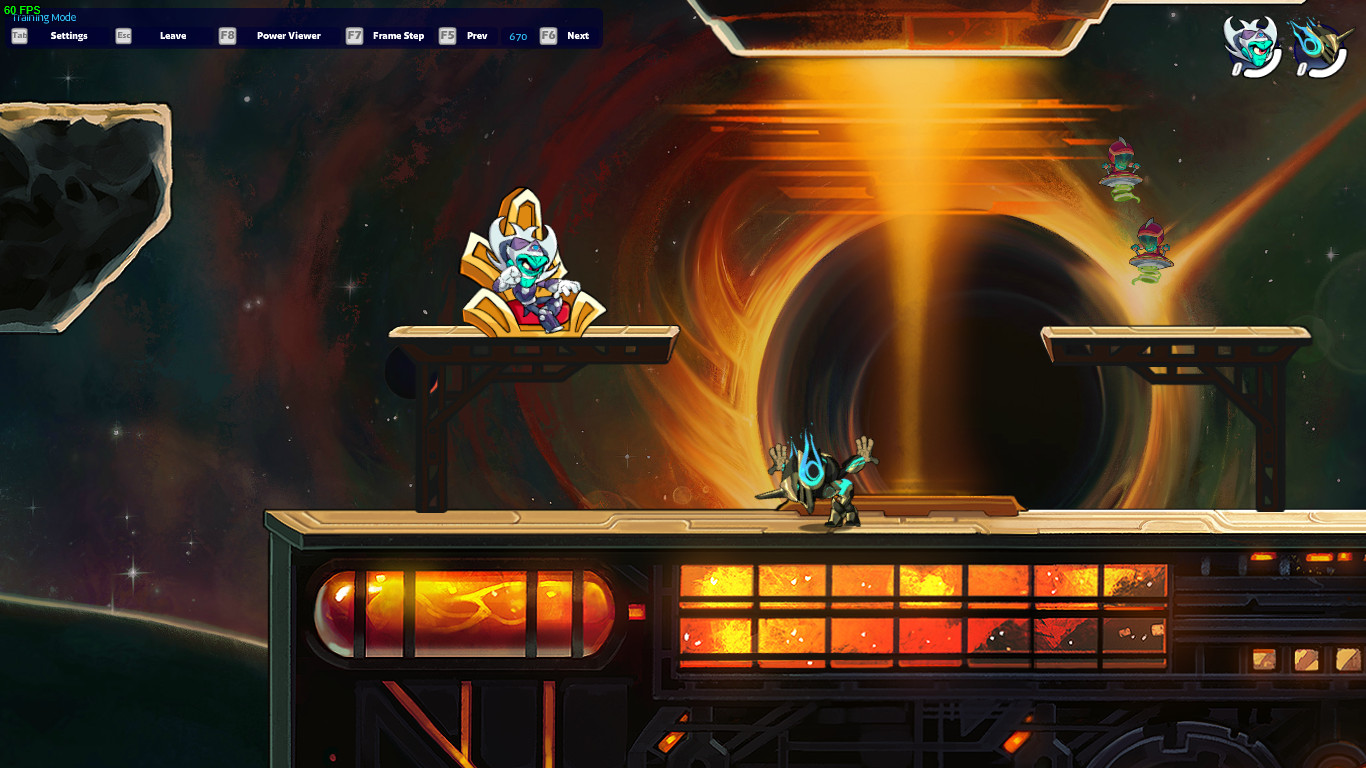Click the Esc key icon beside Leave
This screenshot has width=1366, height=768.
coord(123,35)
